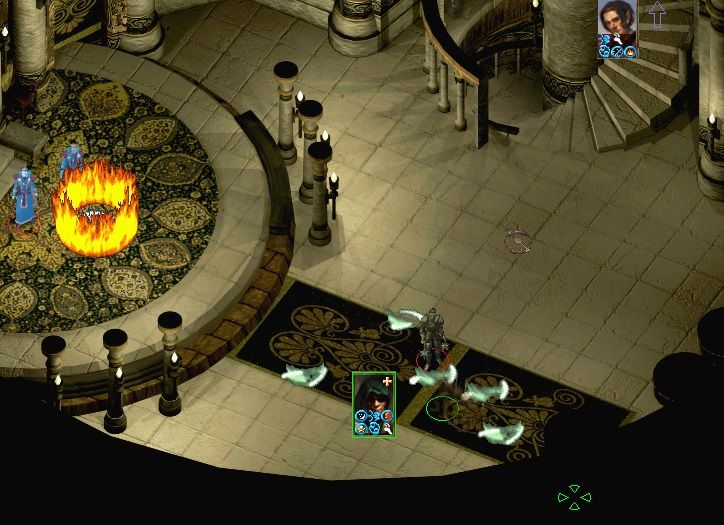Click the upward arrow icon beside the portrait
The image size is (724, 525).
(x=657, y=13)
